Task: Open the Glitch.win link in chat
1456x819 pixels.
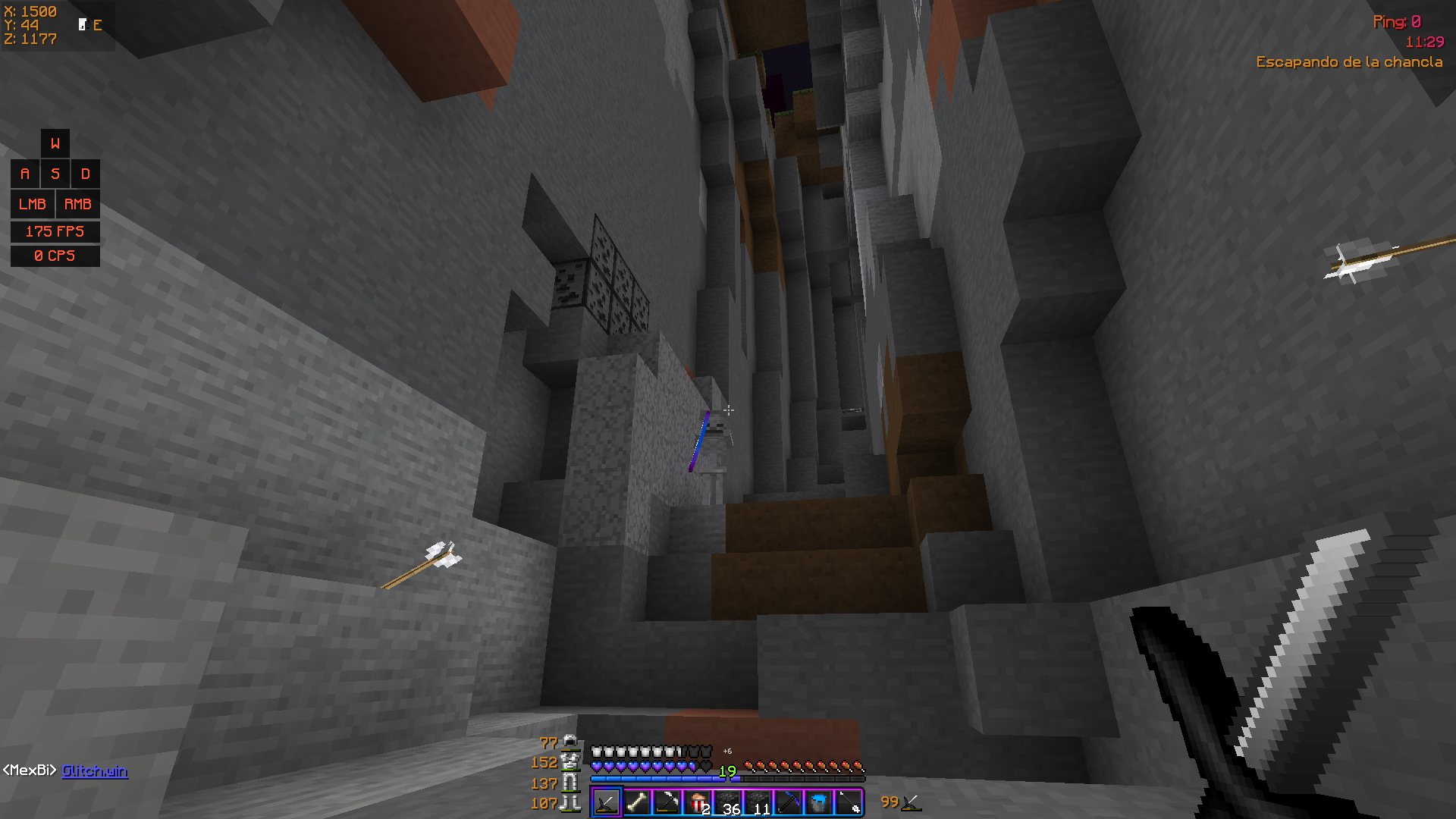Action: pyautogui.click(x=94, y=770)
